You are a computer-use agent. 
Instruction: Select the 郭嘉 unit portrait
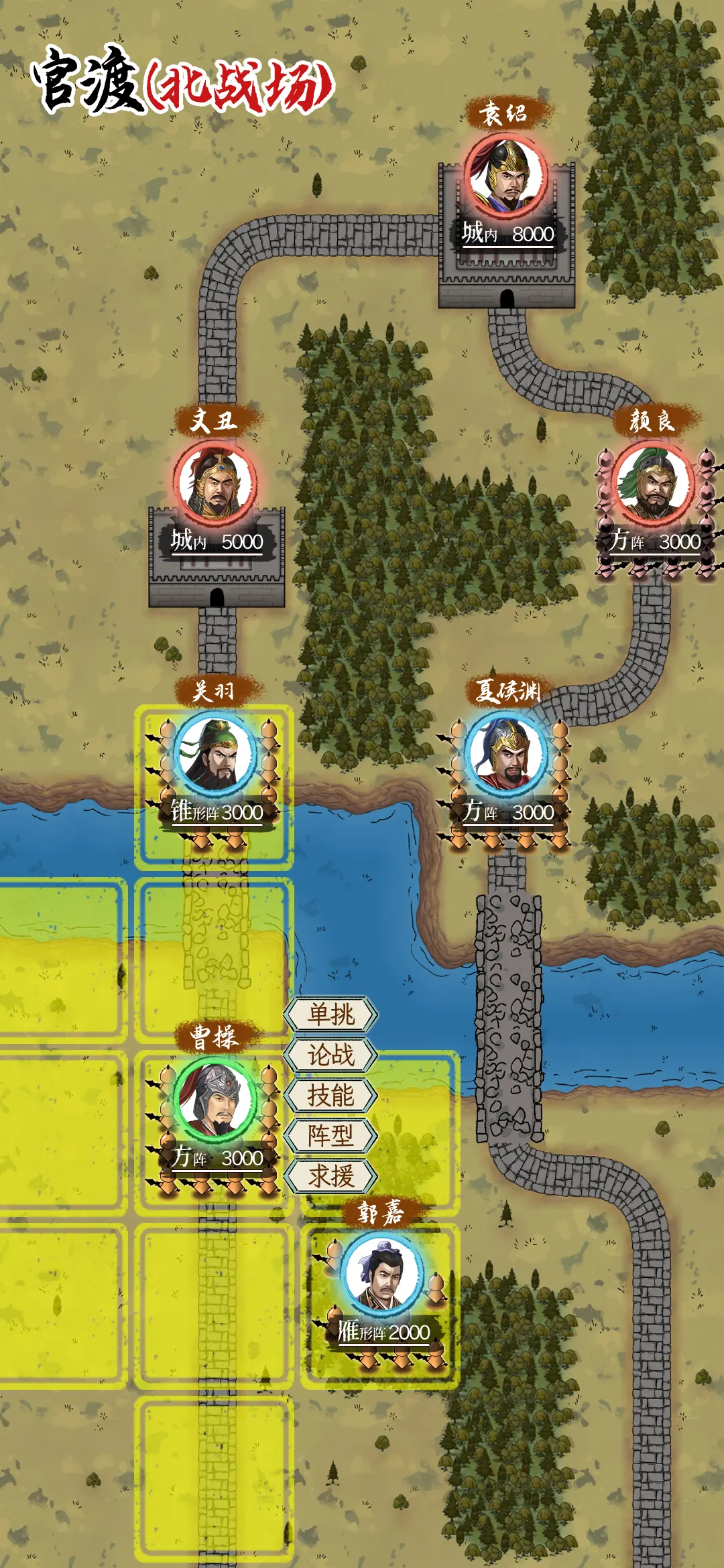[381, 1273]
